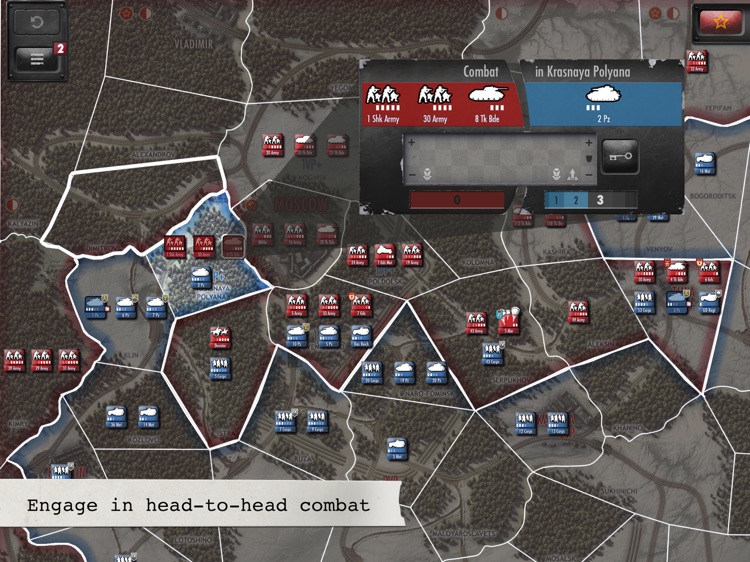750x562 pixels.
Task: Open the menu list button
Action: pos(37,58)
